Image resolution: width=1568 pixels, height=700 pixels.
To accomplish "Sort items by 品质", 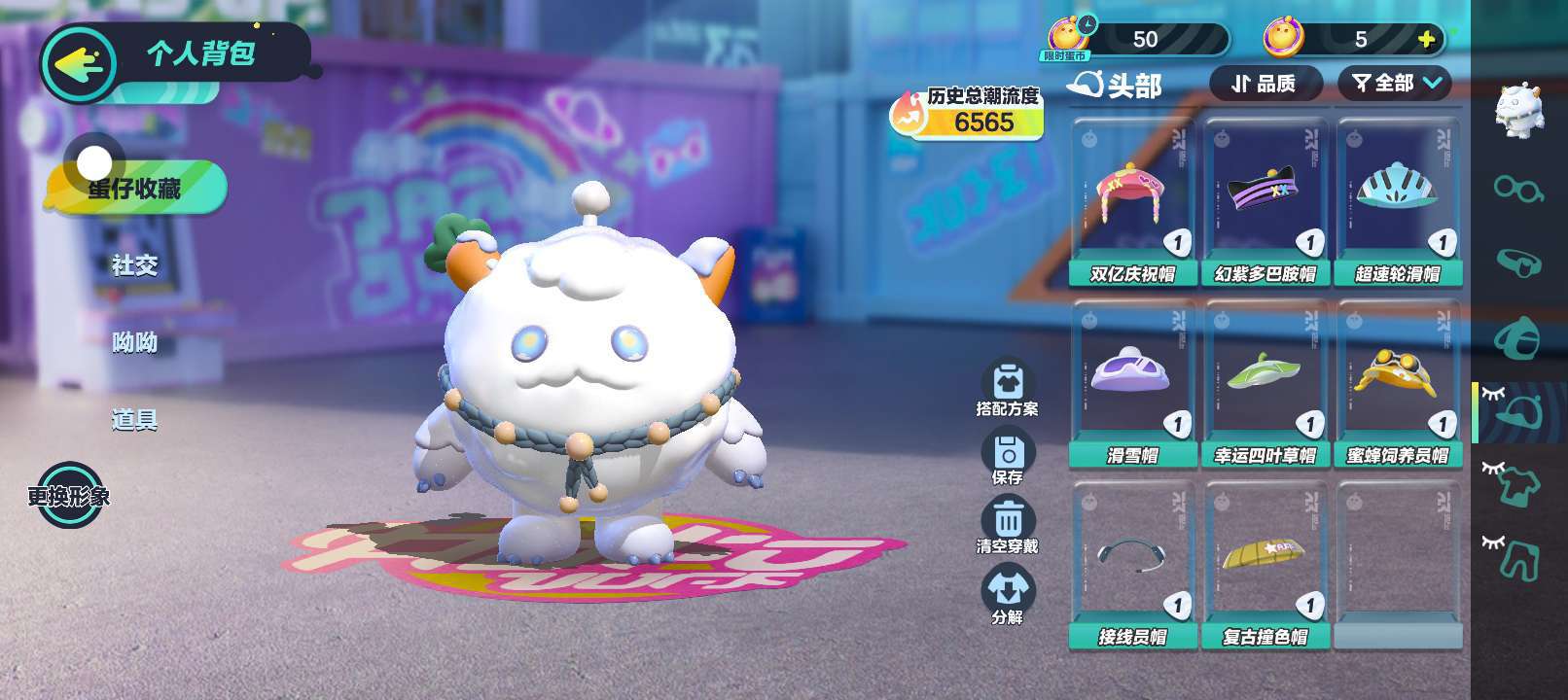I will click(1265, 84).
